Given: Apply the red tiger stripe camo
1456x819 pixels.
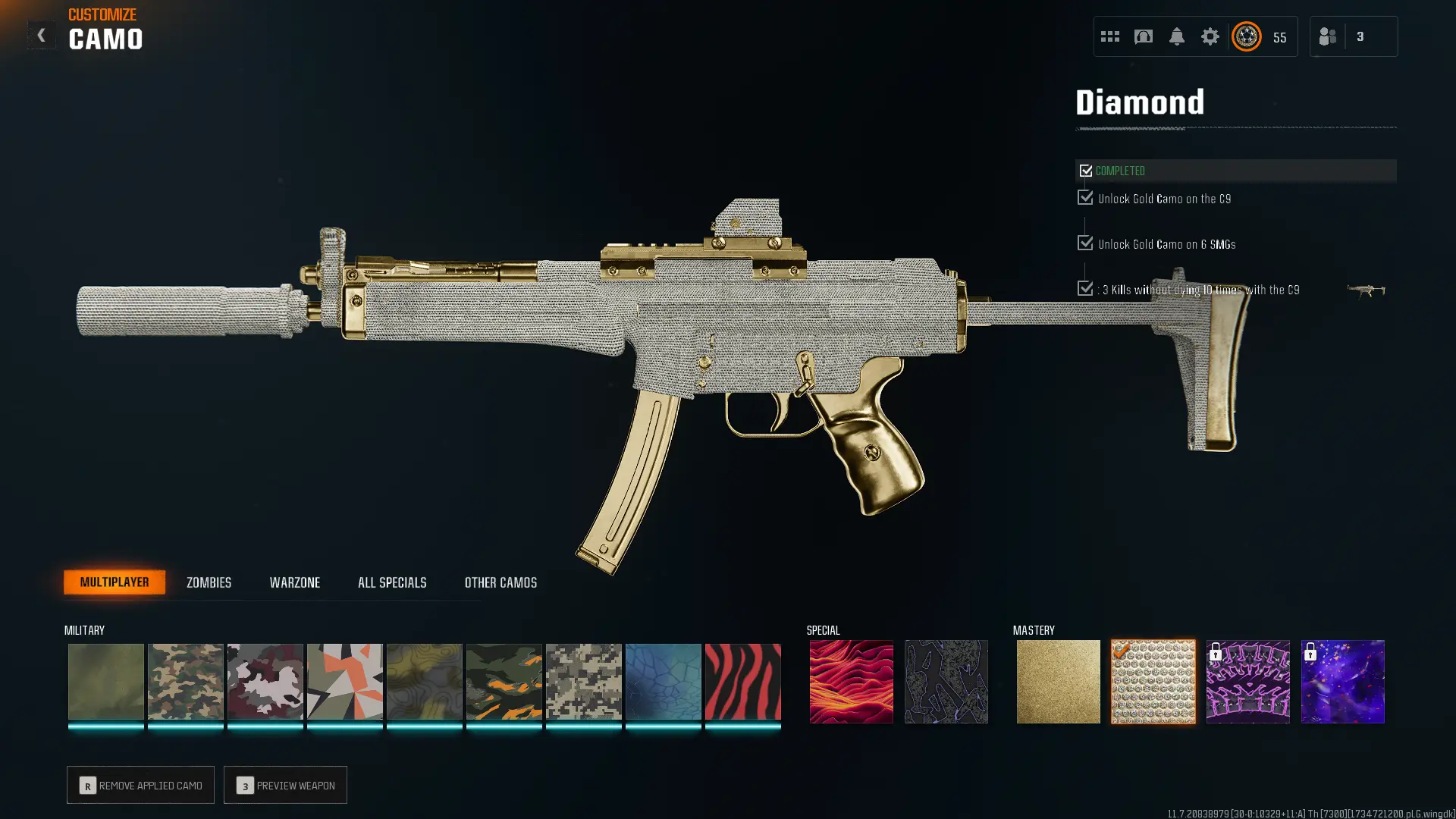Looking at the screenshot, I should click(x=742, y=681).
